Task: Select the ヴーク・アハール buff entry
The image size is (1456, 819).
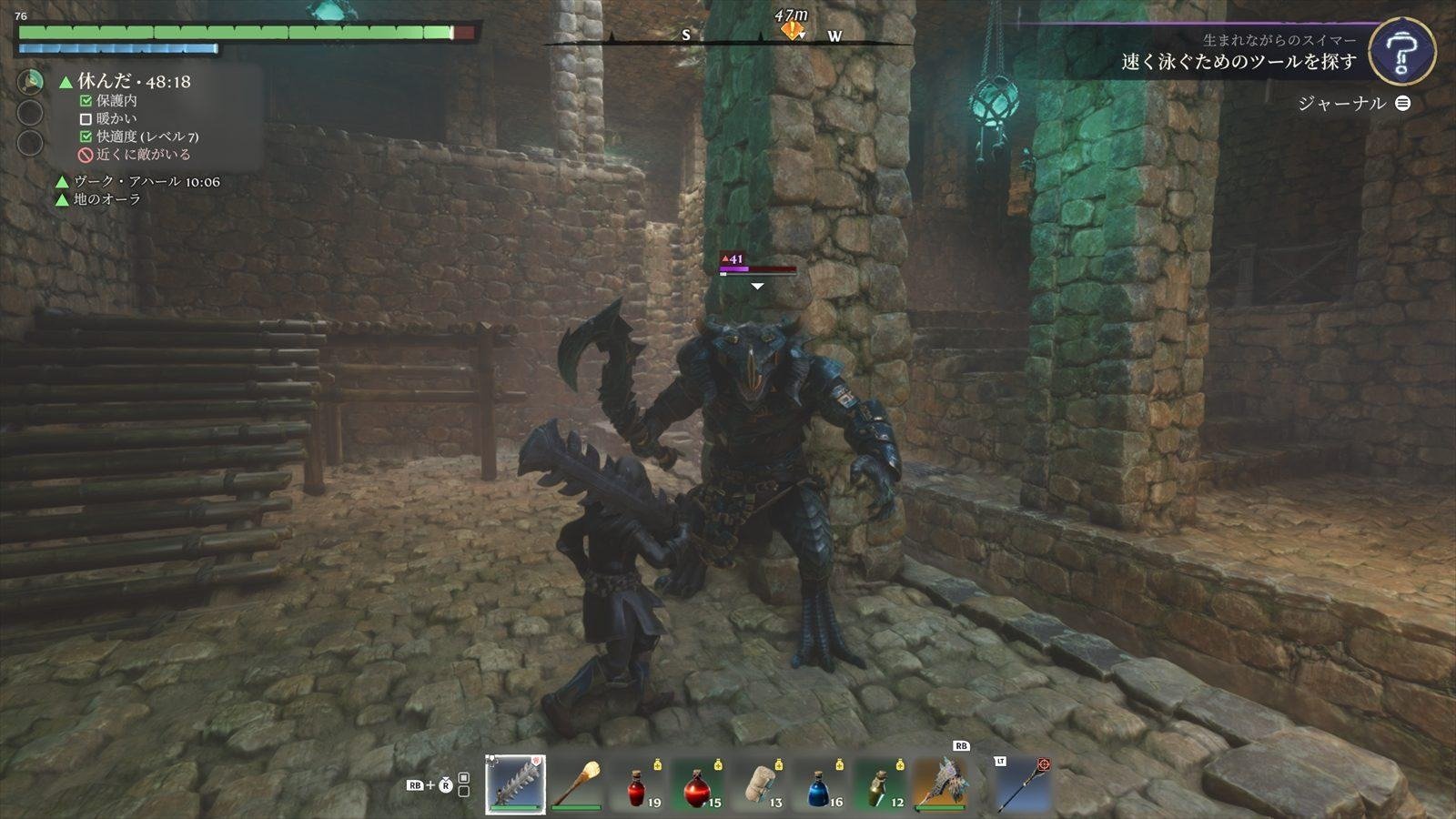Action: (x=146, y=182)
